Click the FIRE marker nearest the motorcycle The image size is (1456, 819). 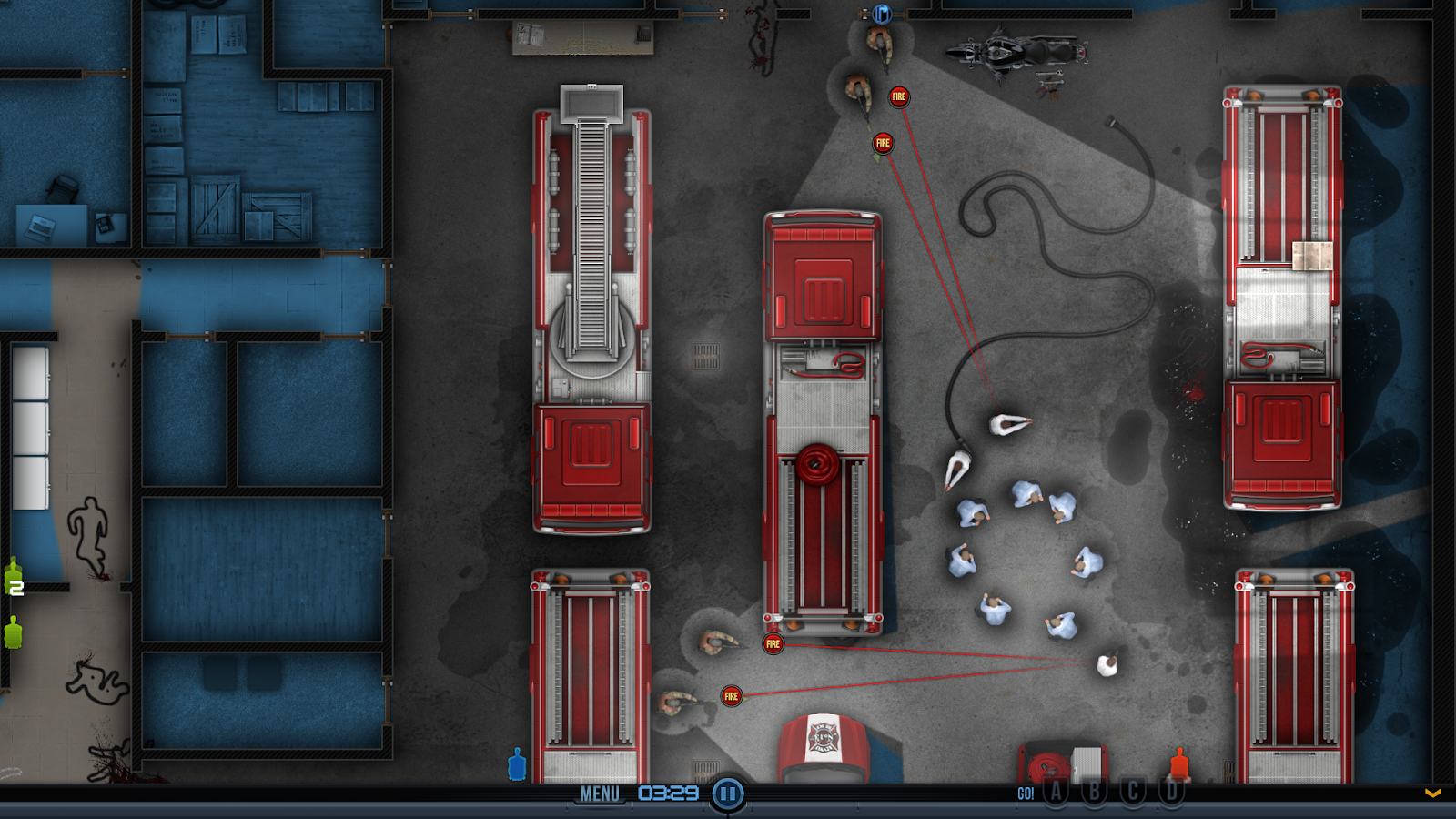[900, 95]
